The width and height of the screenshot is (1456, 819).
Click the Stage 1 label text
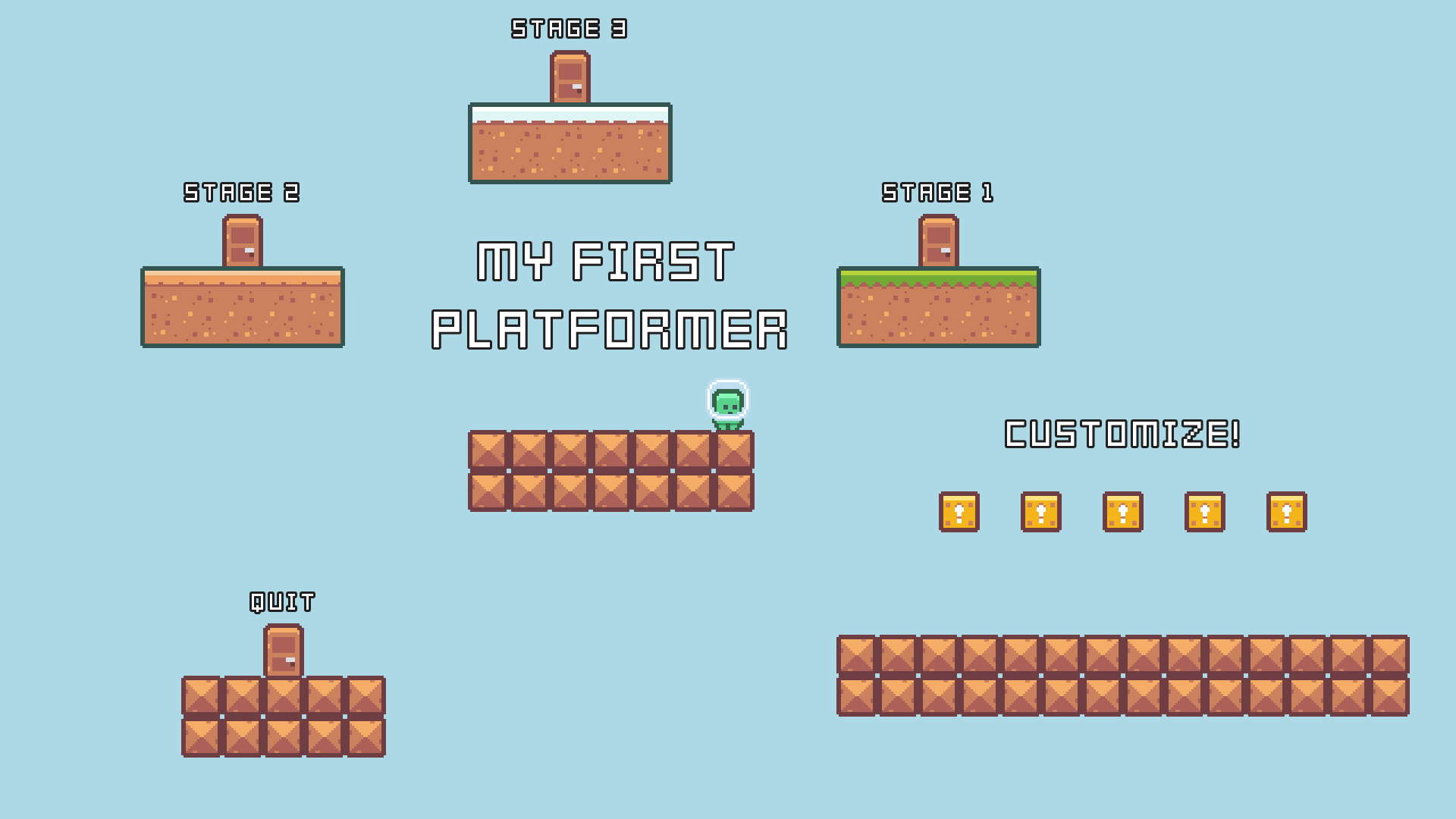(937, 193)
